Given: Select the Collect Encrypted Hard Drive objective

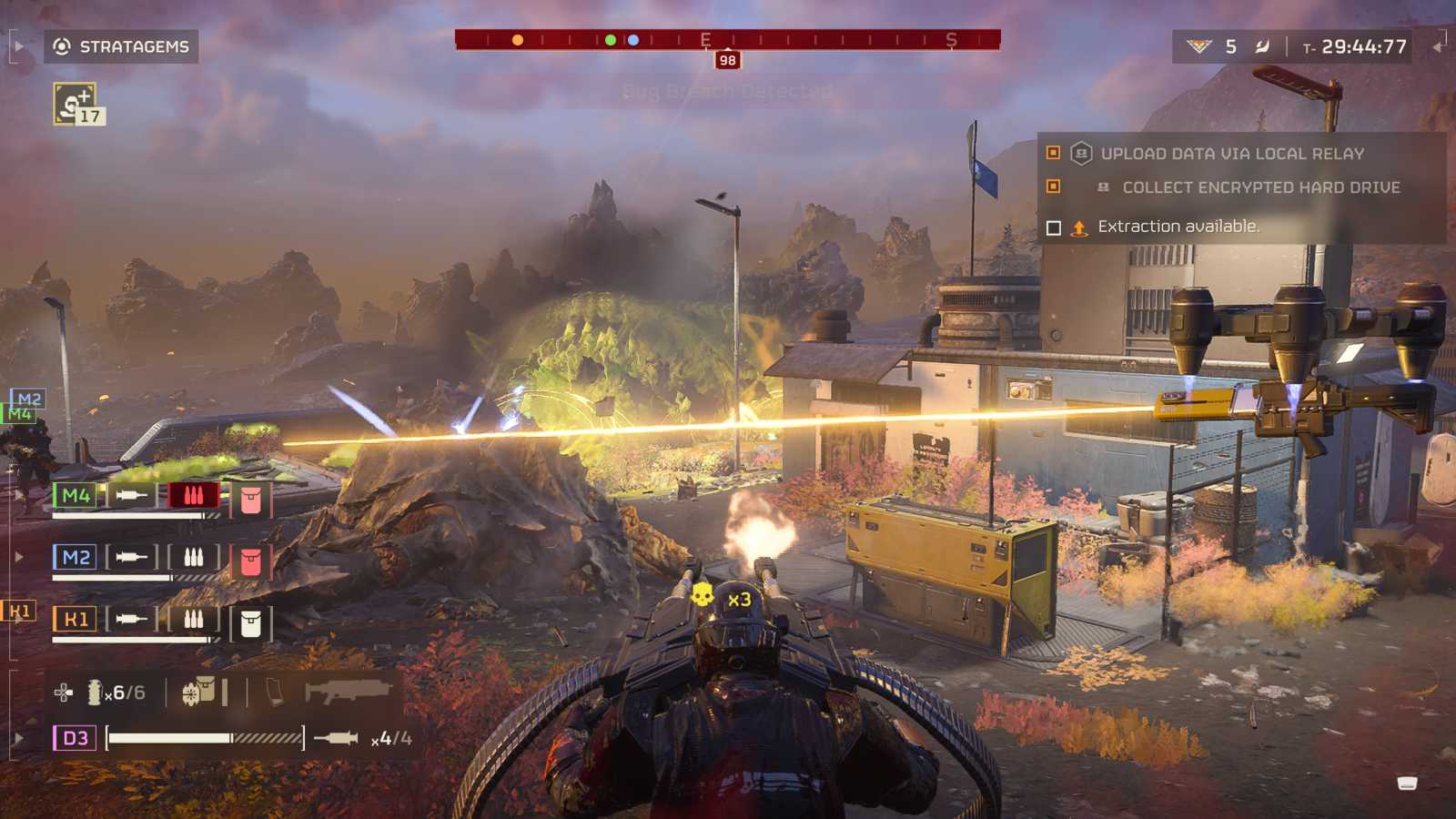Looking at the screenshot, I should pyautogui.click(x=1260, y=187).
